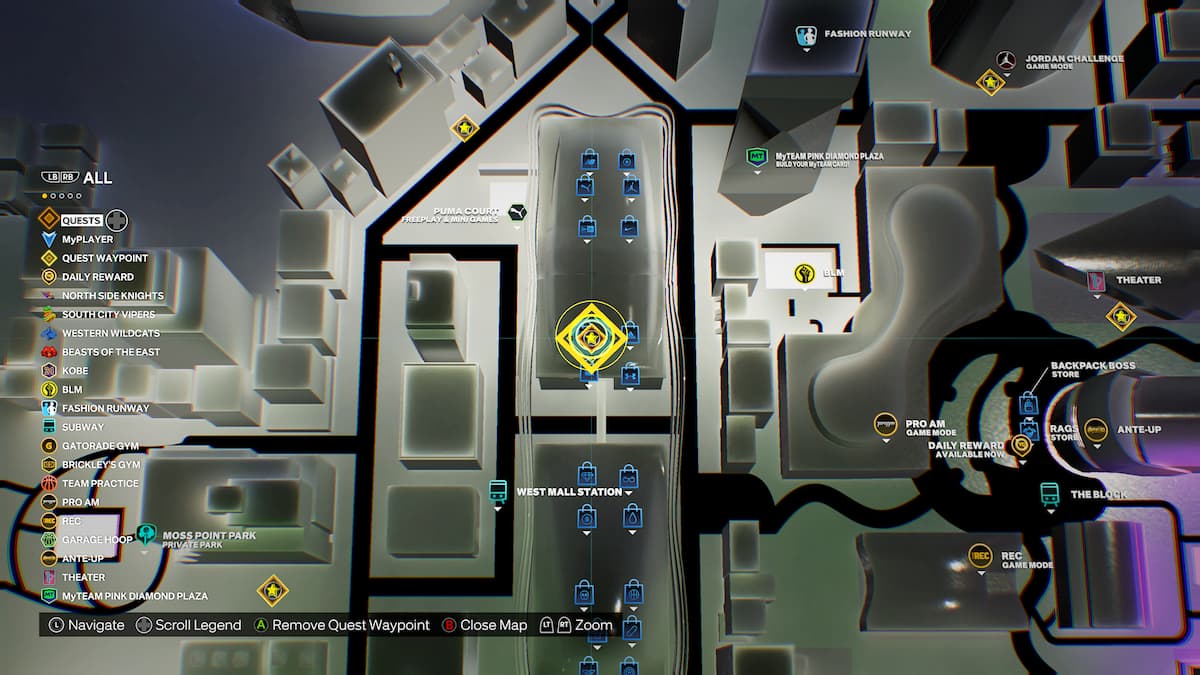Click the Moss Point Park marker
Viewport: 1200px width, 675px height.
click(x=148, y=536)
